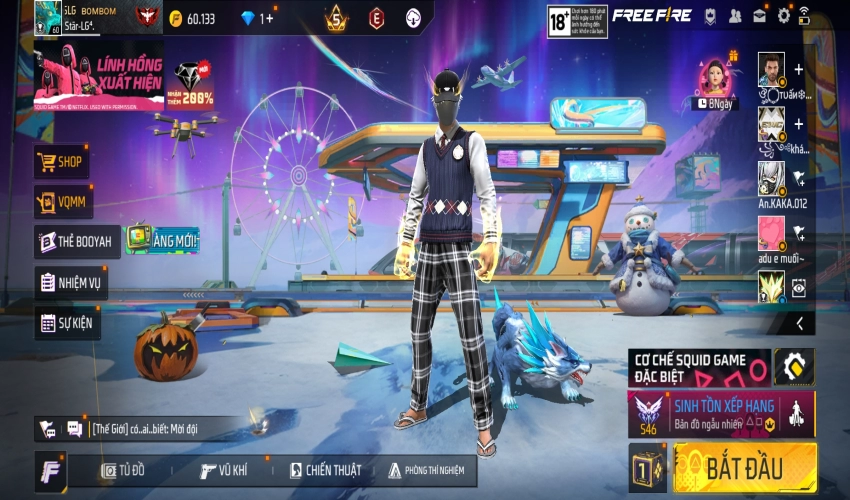Open the Squid Game special mode banner
The height and width of the screenshot is (500, 850).
point(699,367)
